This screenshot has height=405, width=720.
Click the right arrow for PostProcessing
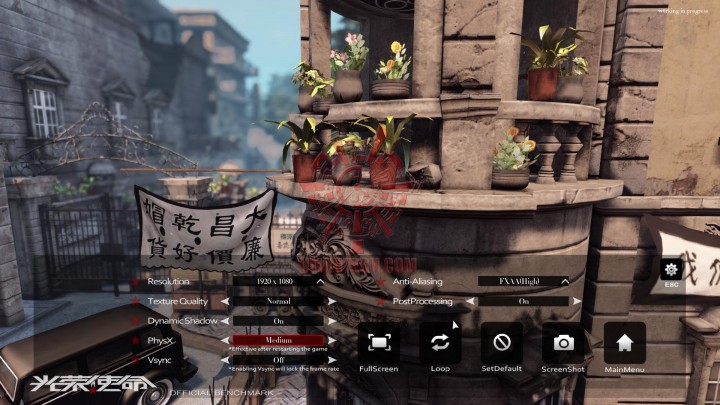coord(574,301)
